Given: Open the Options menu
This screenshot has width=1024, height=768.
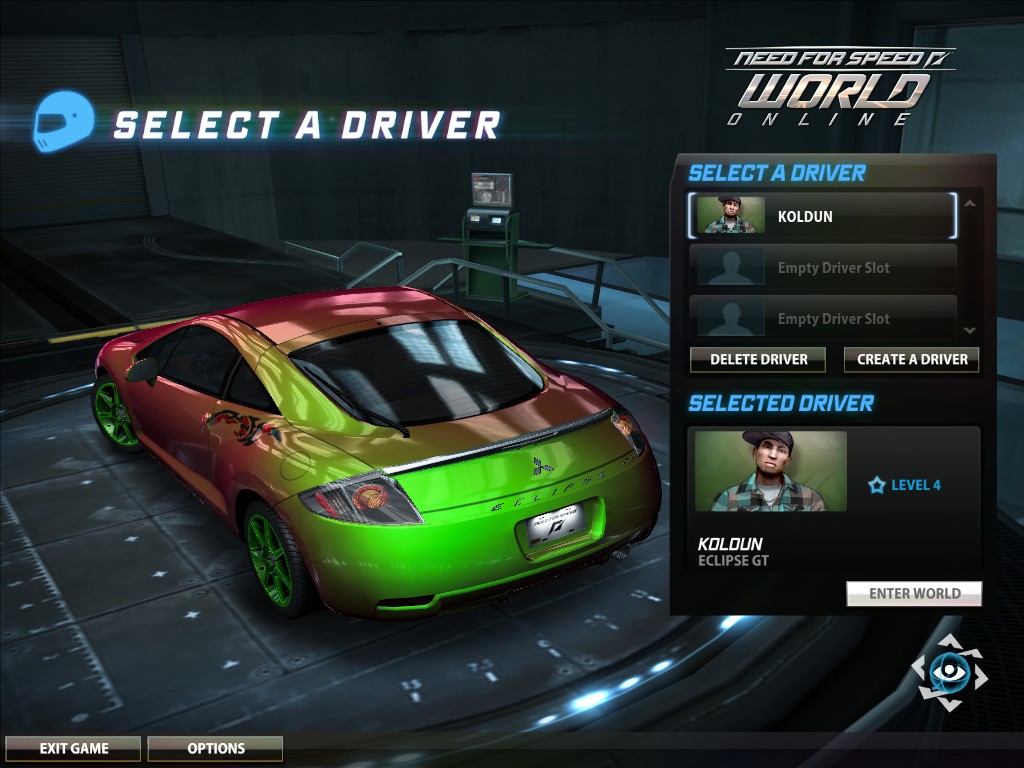Looking at the screenshot, I should coord(215,748).
